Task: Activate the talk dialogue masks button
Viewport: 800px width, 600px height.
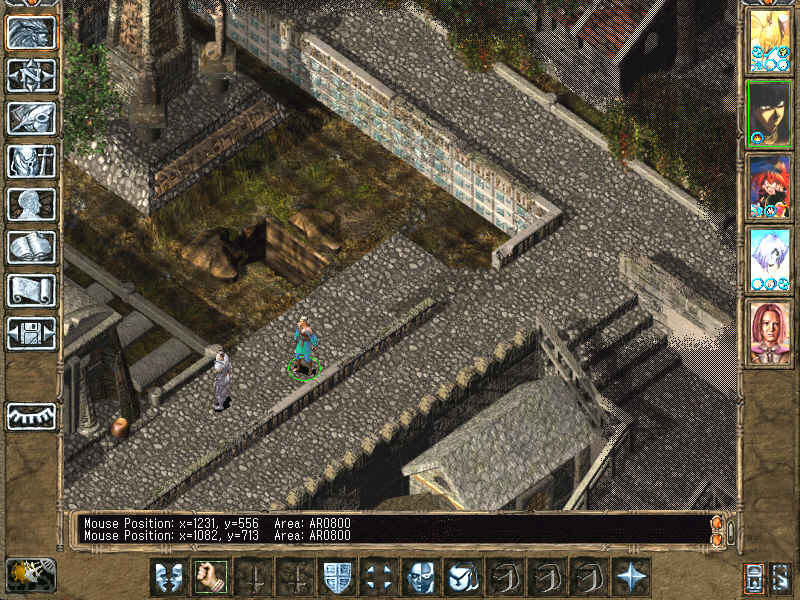Action: (168, 576)
